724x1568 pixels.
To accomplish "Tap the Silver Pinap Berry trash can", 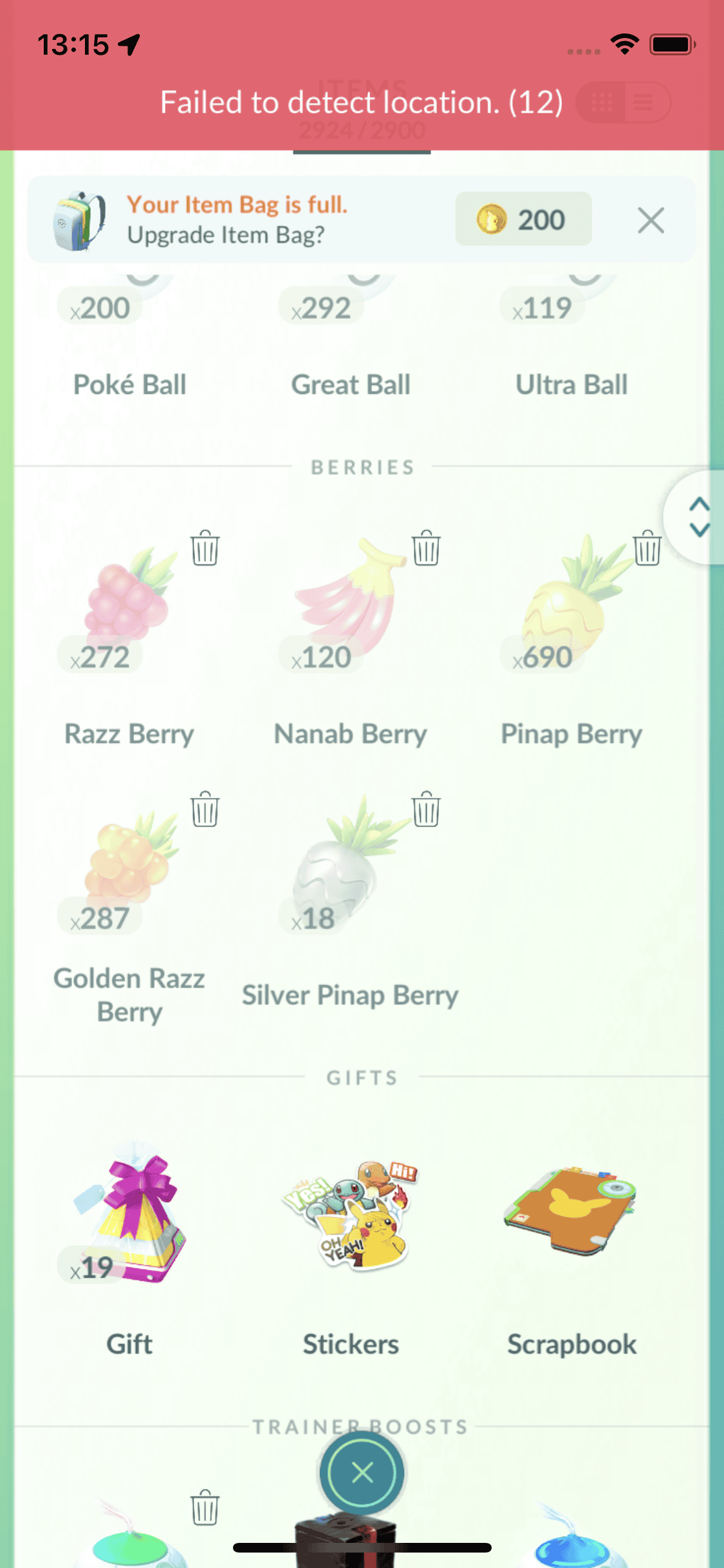I will pos(426,809).
